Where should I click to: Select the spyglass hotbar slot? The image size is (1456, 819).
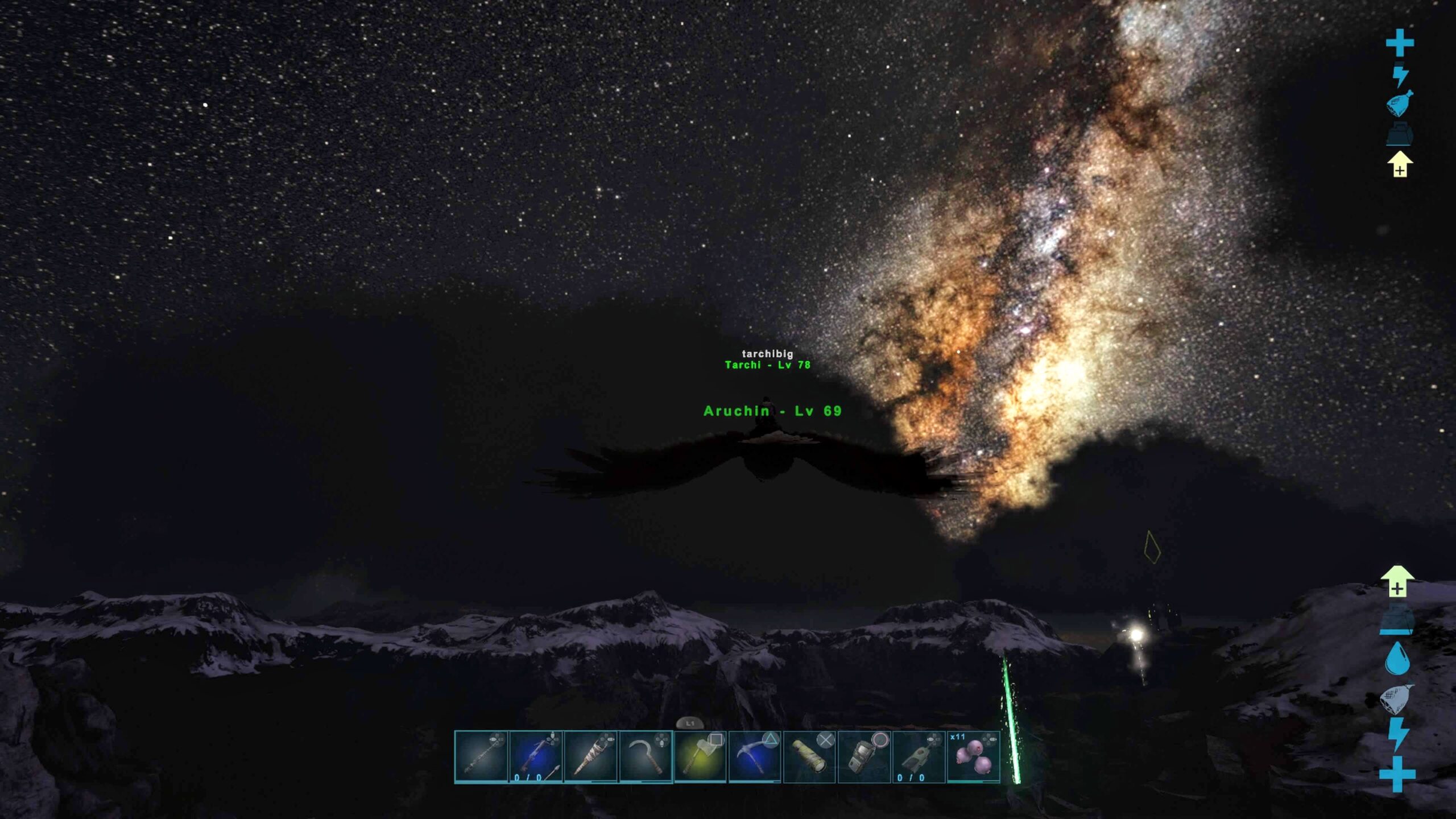[809, 757]
